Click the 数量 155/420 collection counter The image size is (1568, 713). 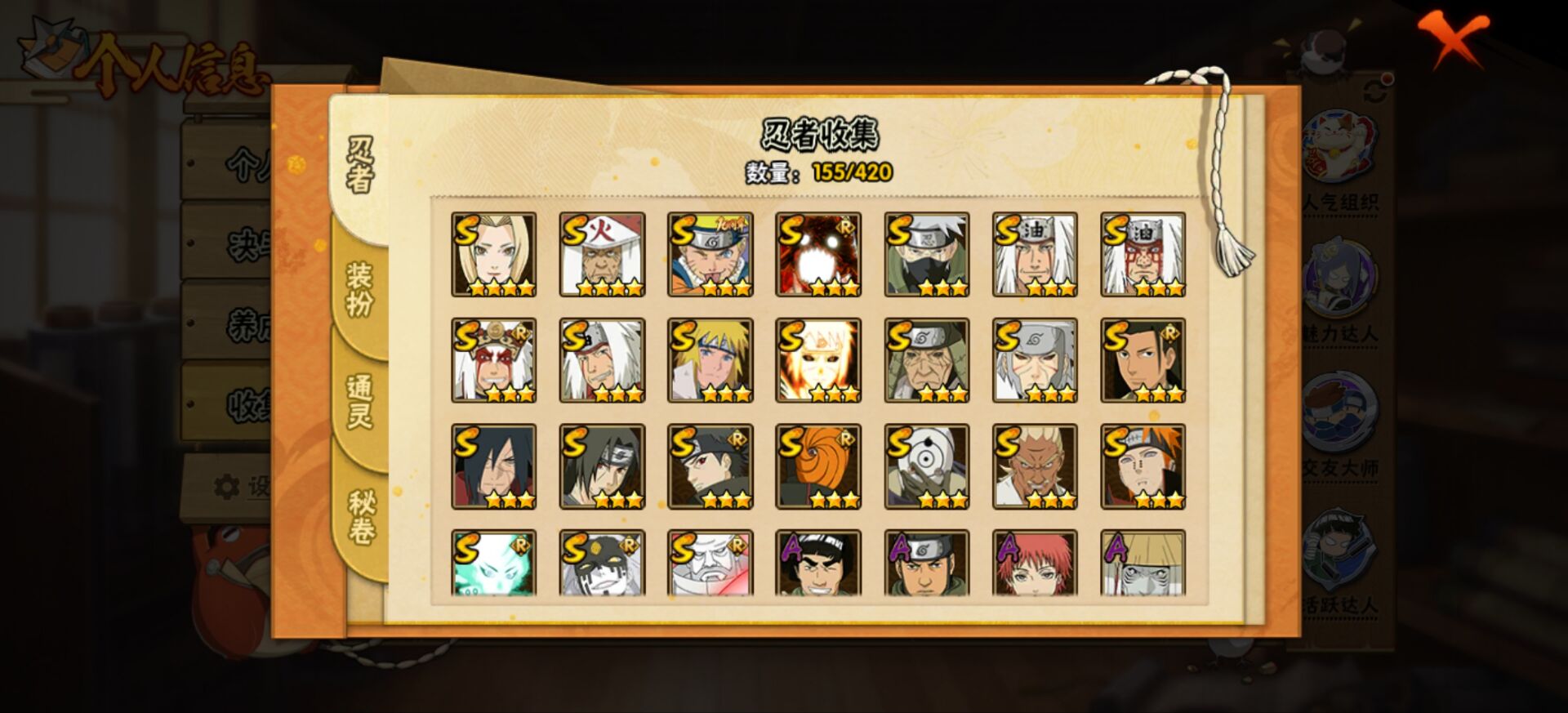817,172
